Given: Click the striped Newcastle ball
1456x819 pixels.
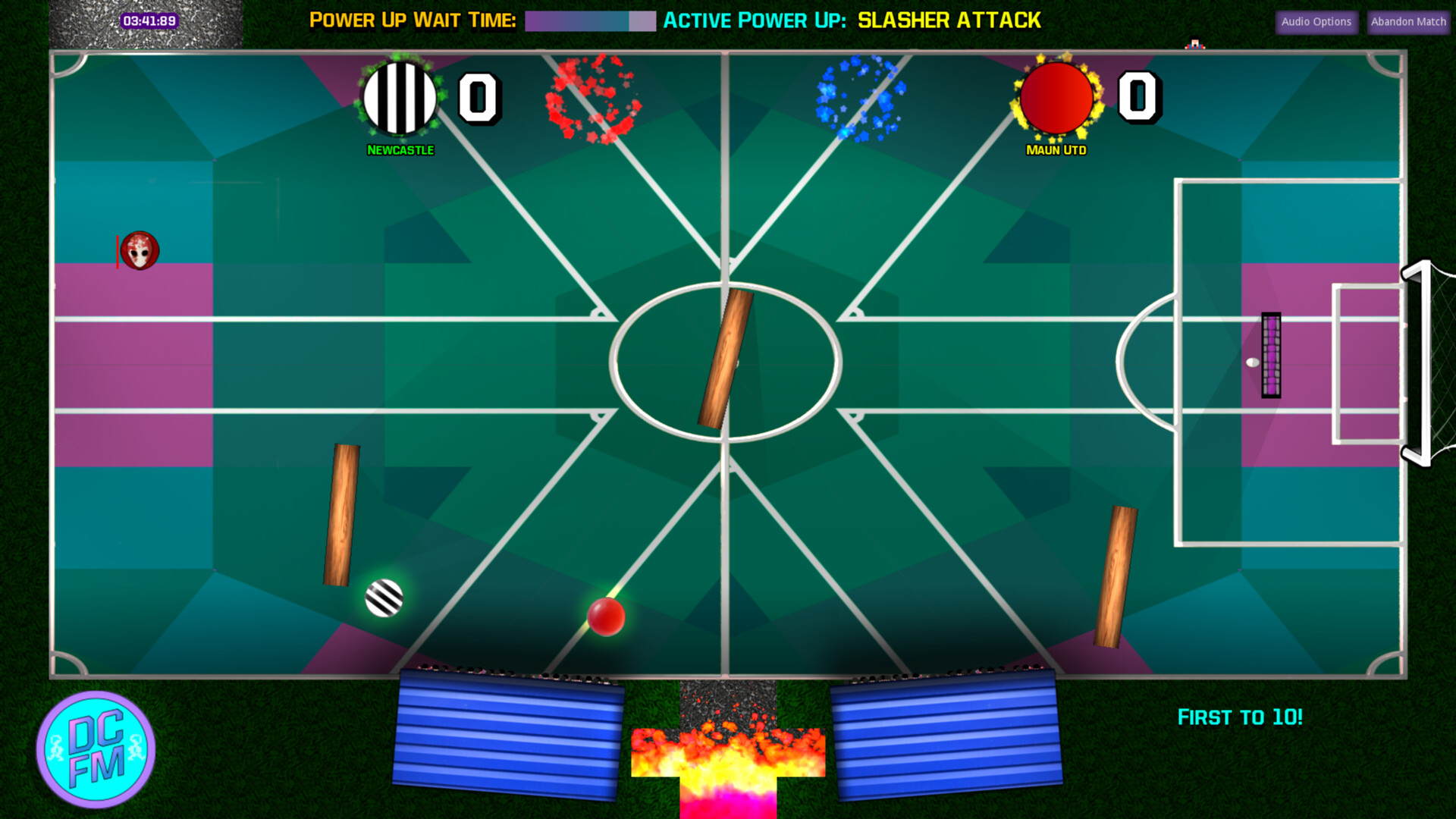Looking at the screenshot, I should (384, 599).
